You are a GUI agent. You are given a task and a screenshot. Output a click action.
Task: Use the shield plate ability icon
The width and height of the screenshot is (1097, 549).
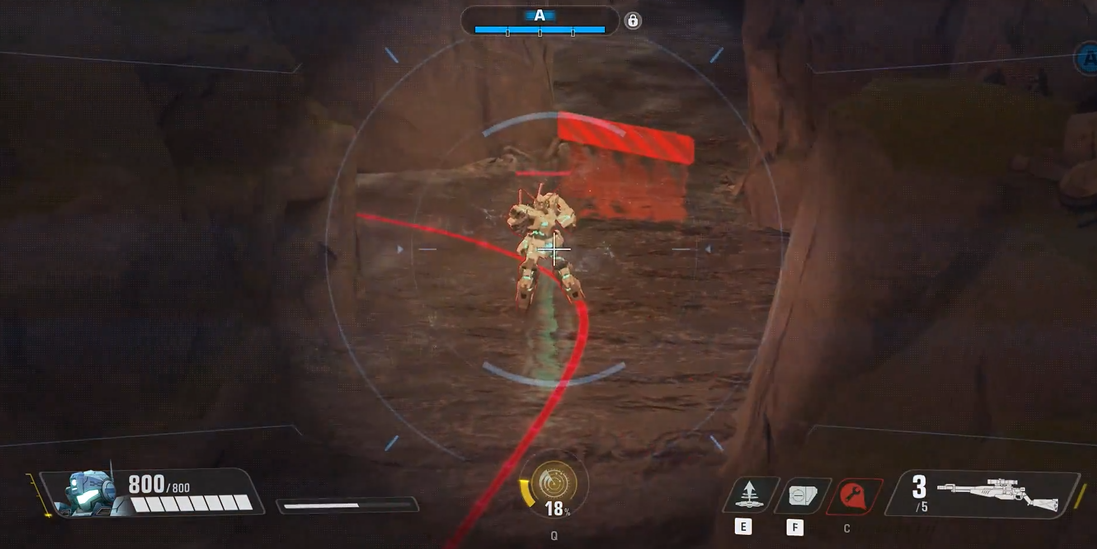801,495
